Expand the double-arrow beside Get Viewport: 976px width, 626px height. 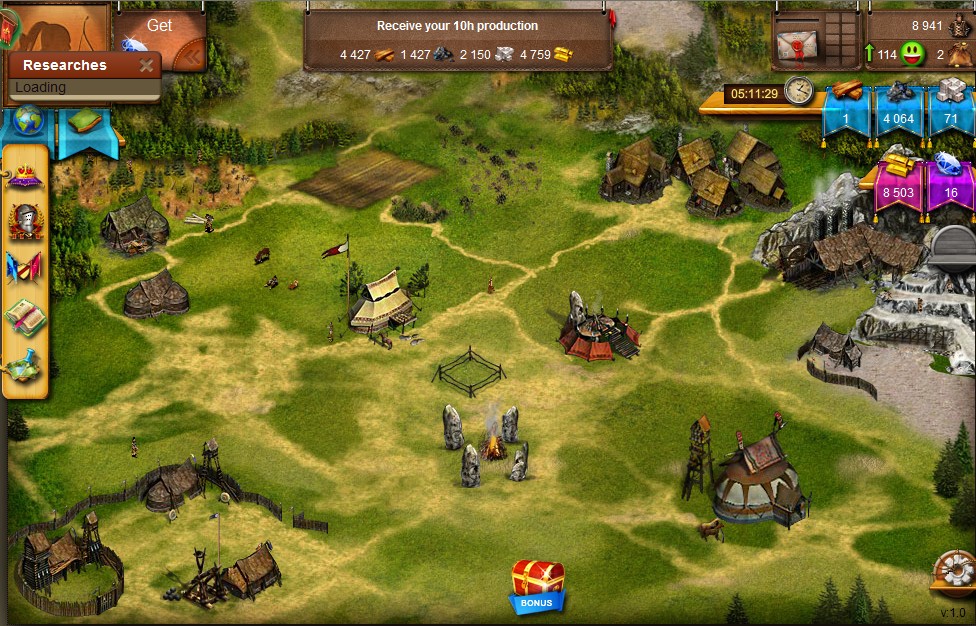(x=193, y=57)
